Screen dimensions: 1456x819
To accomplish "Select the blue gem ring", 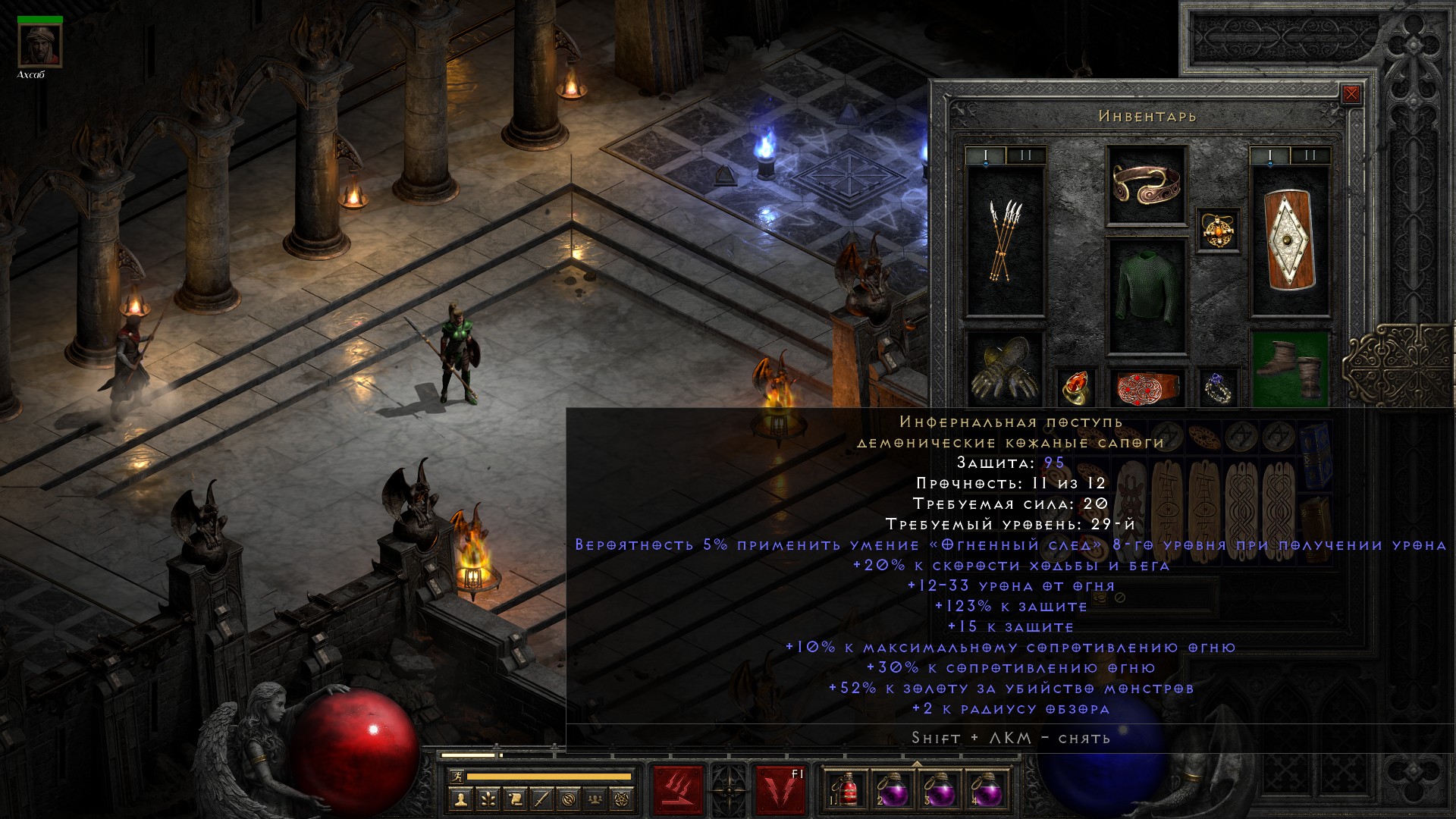I will click(1218, 387).
